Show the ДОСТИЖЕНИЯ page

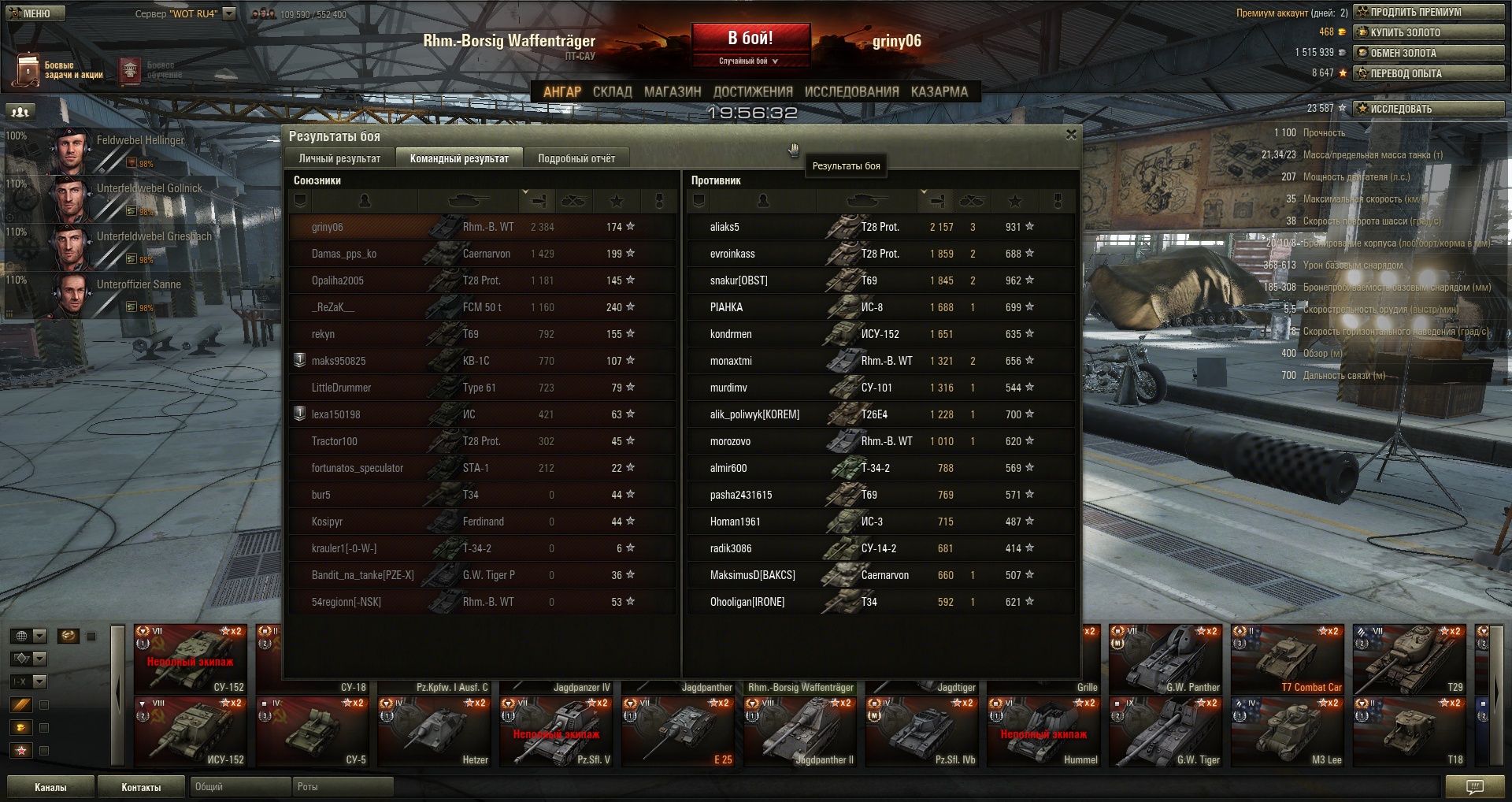pyautogui.click(x=753, y=92)
